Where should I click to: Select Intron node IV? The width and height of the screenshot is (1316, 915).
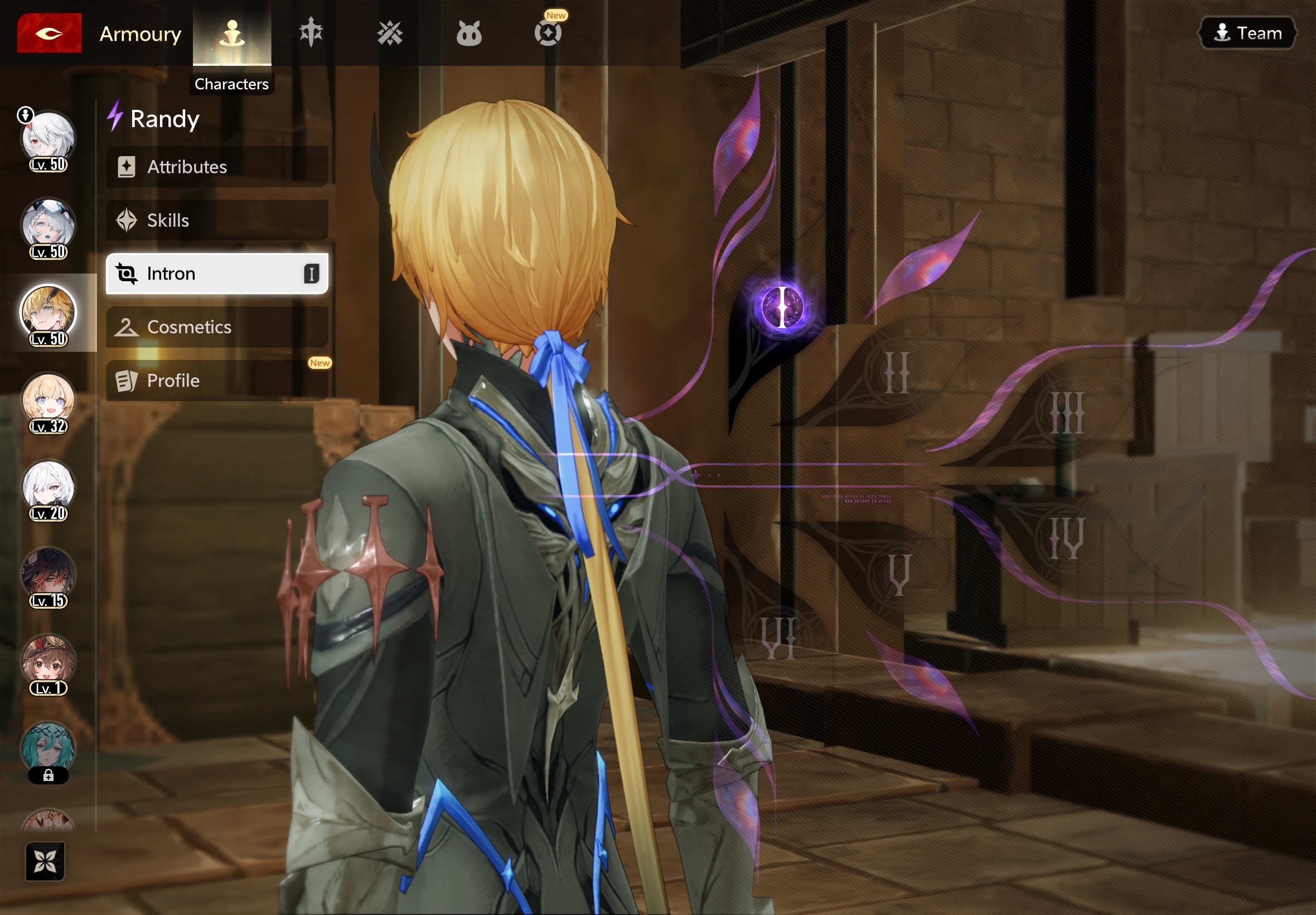pyautogui.click(x=1067, y=538)
